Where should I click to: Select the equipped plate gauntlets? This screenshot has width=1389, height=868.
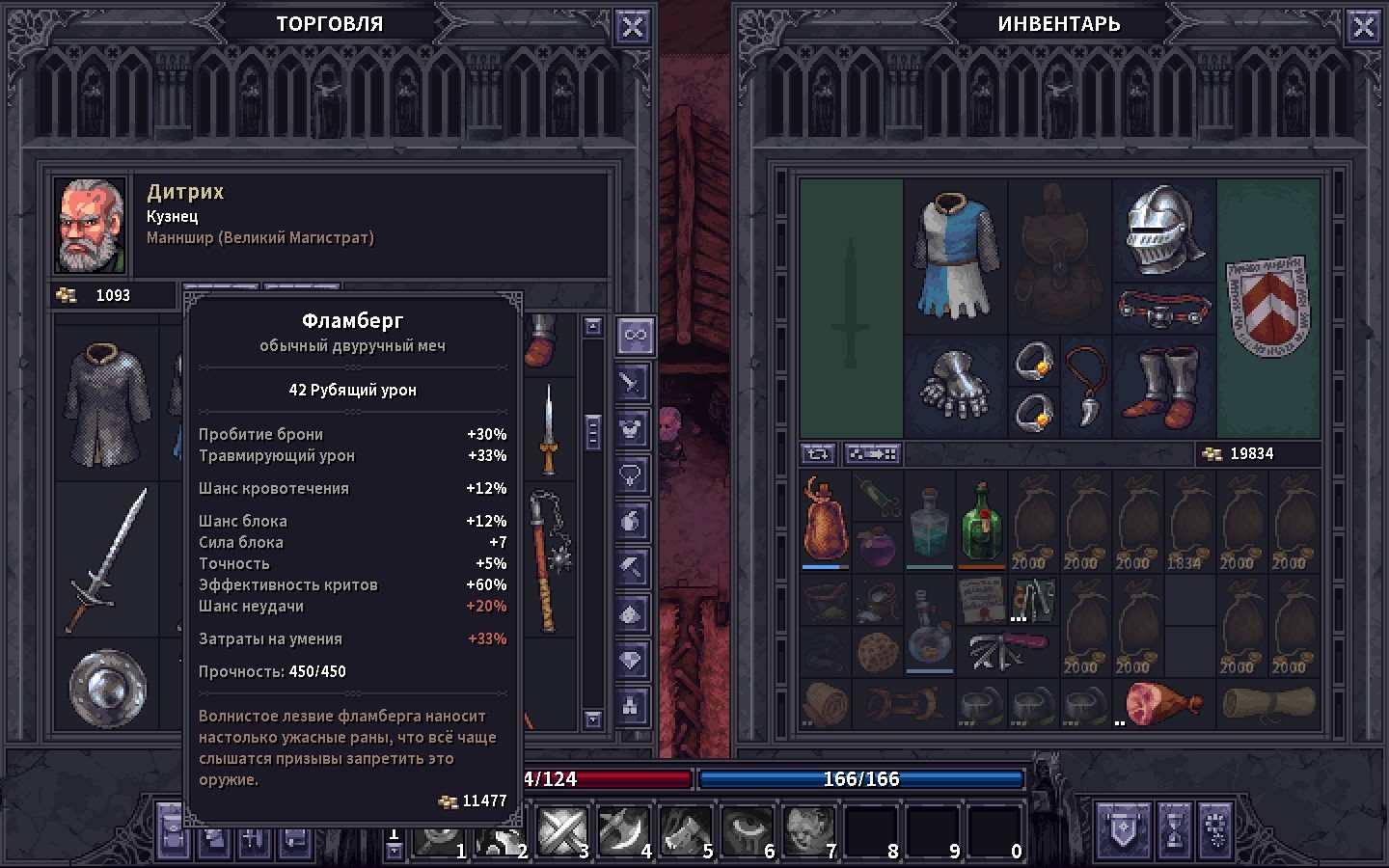[956, 386]
